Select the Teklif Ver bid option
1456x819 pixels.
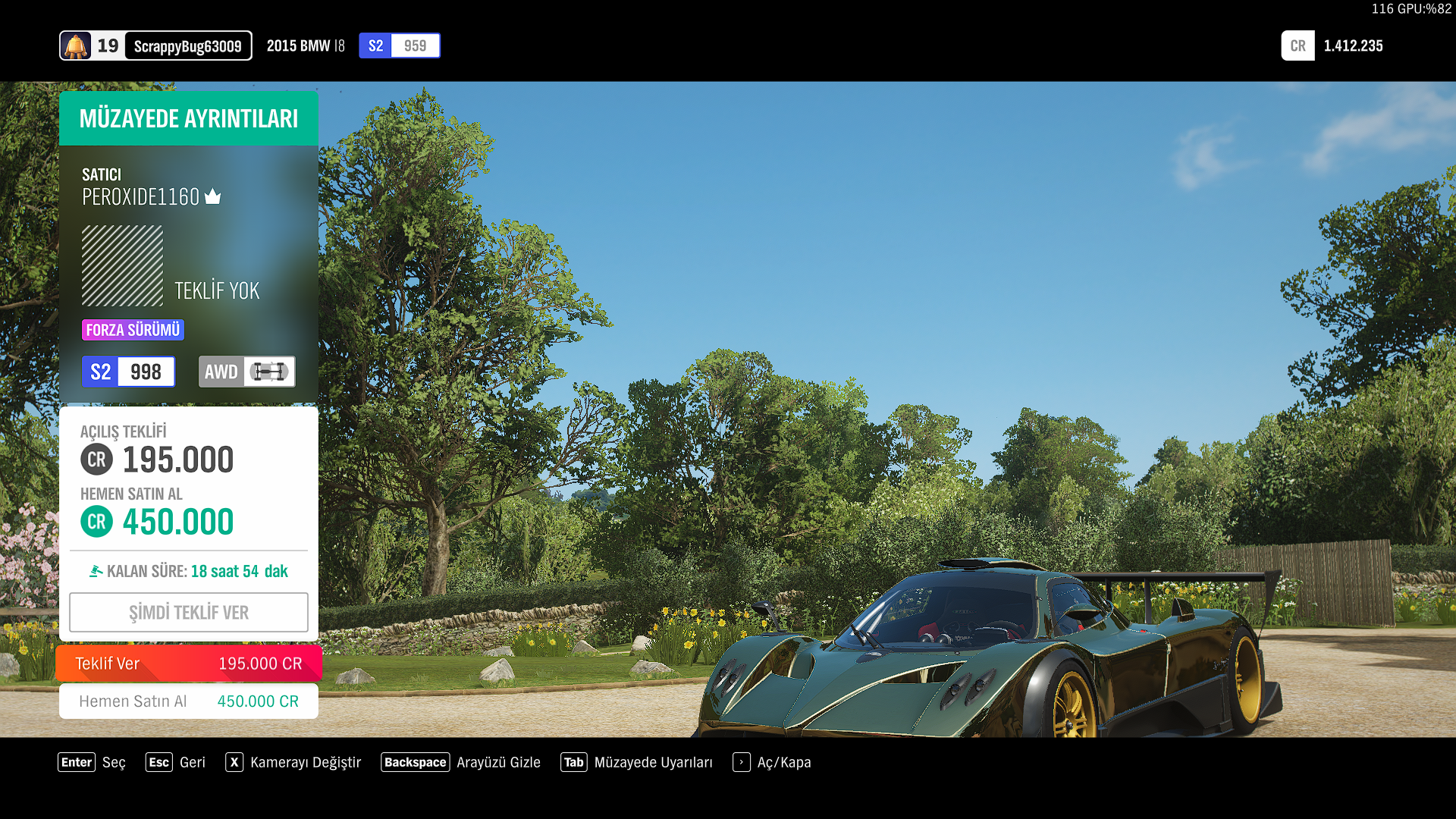[x=188, y=664]
